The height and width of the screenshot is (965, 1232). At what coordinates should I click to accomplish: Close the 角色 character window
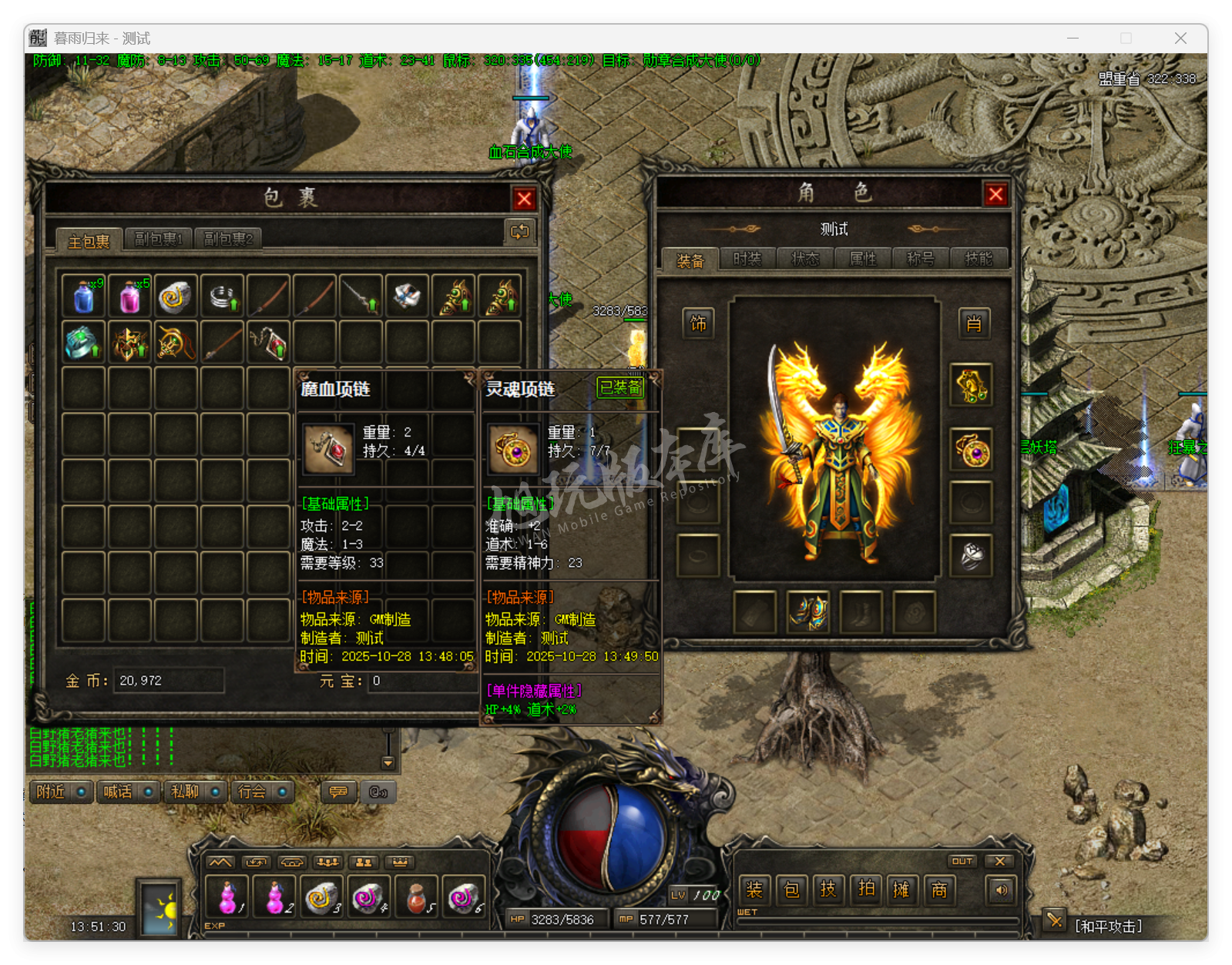click(995, 195)
